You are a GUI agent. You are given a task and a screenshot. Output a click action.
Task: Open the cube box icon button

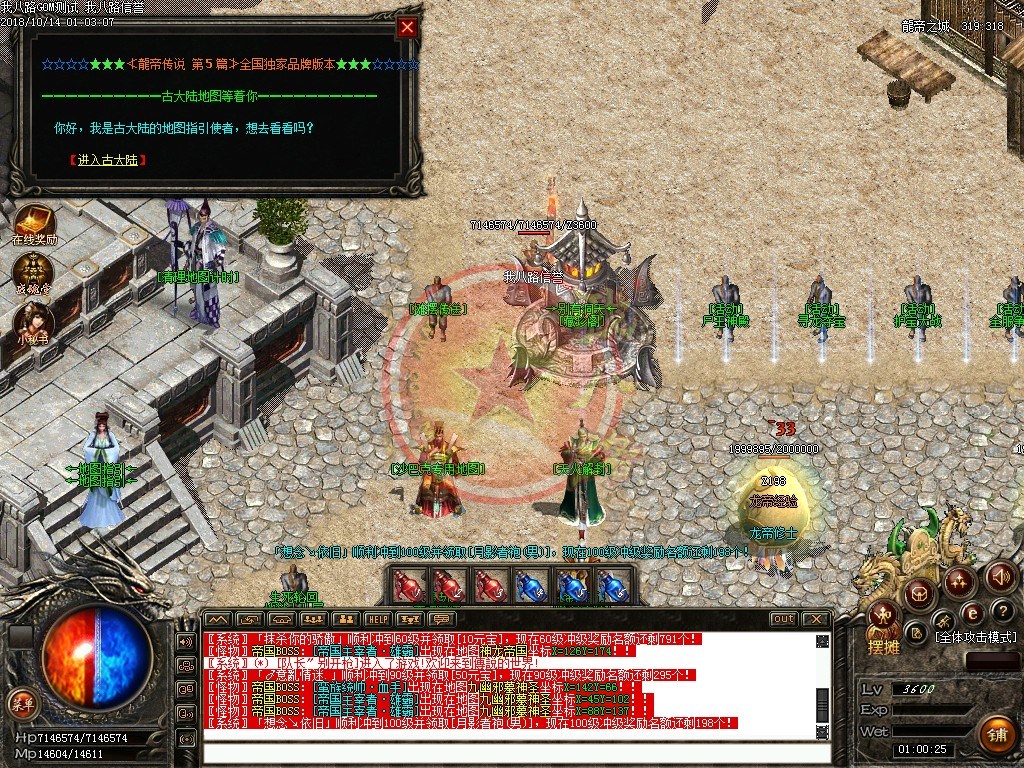919,595
